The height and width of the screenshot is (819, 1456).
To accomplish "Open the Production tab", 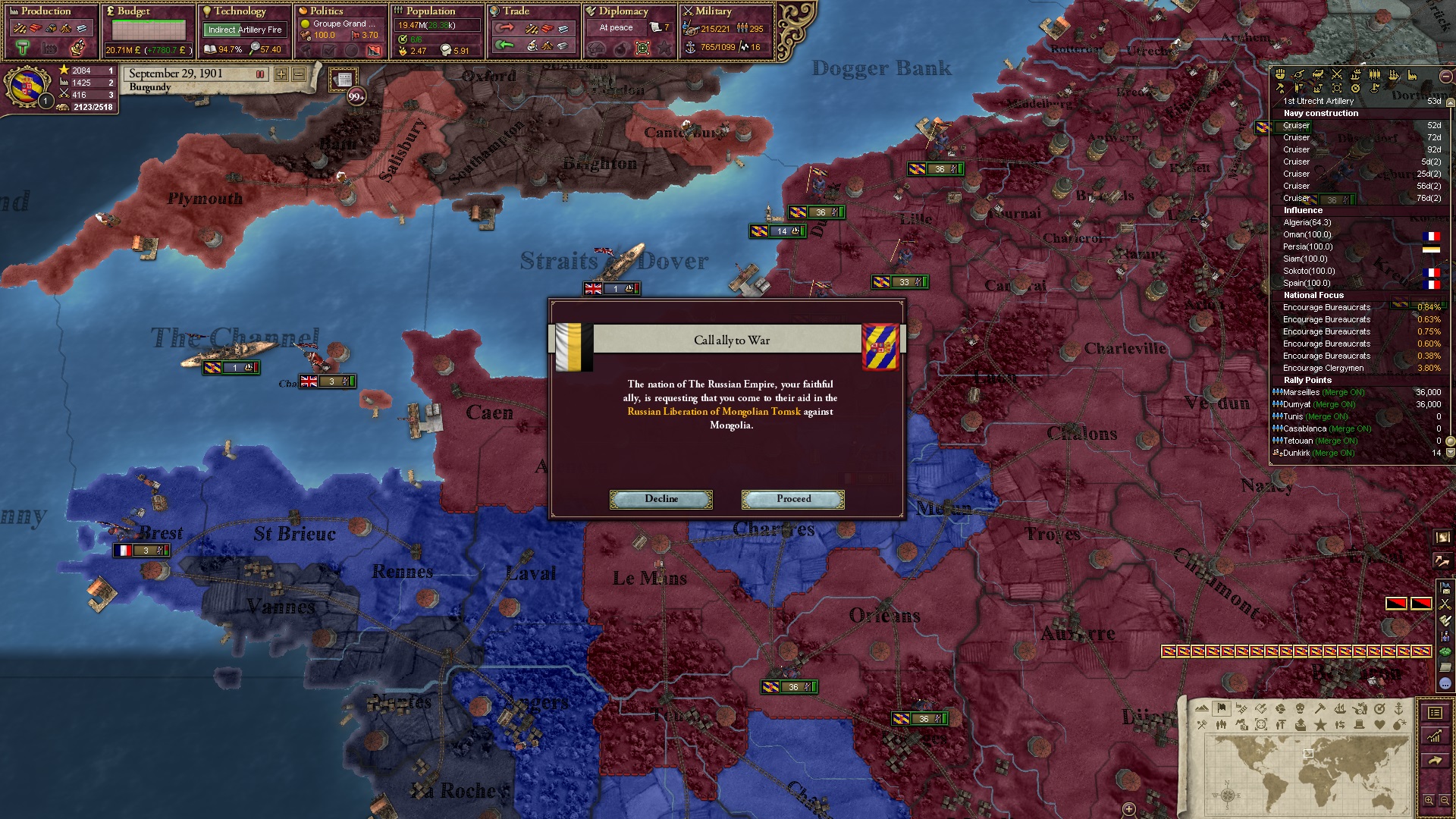I will click(45, 11).
